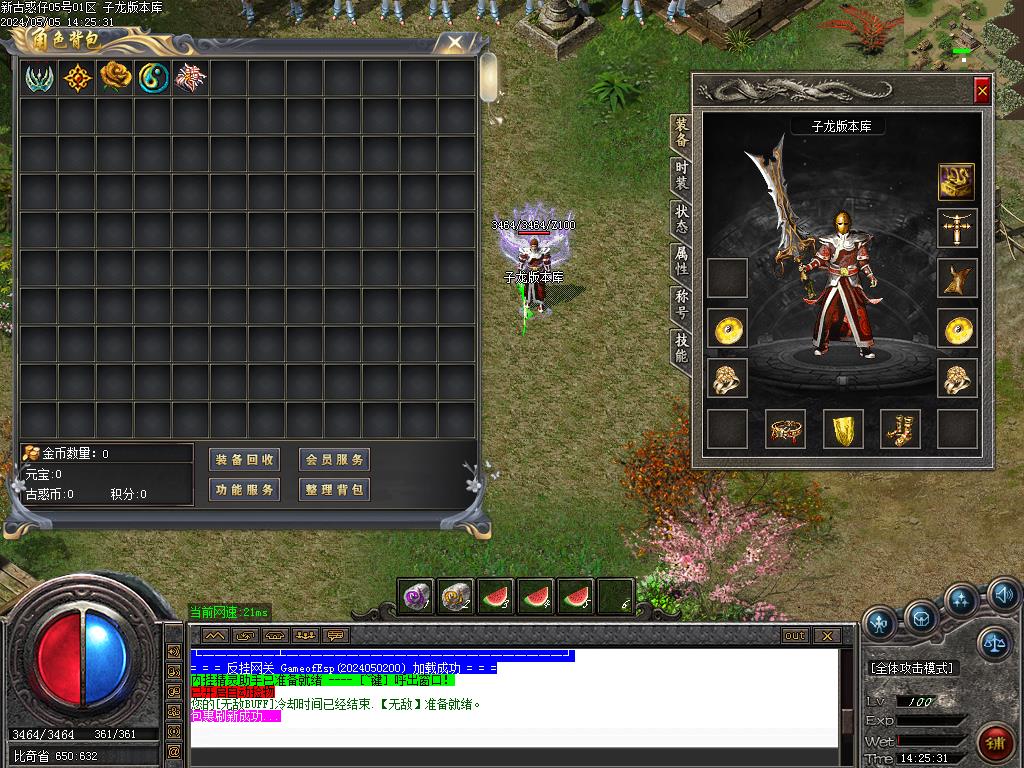Select the equipped golden boots slot
The image size is (1024, 768).
click(x=900, y=429)
